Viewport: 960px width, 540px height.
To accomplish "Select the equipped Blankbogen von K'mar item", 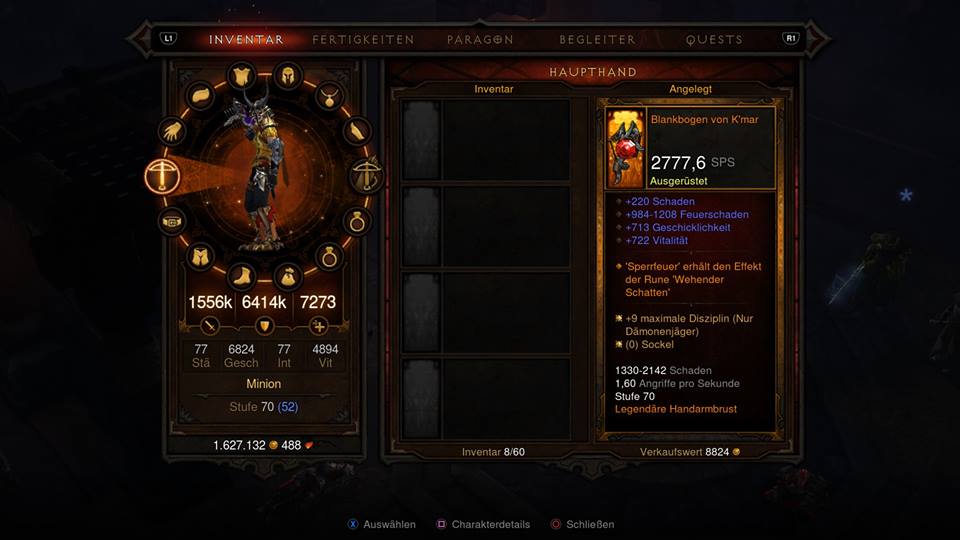I will [690, 149].
